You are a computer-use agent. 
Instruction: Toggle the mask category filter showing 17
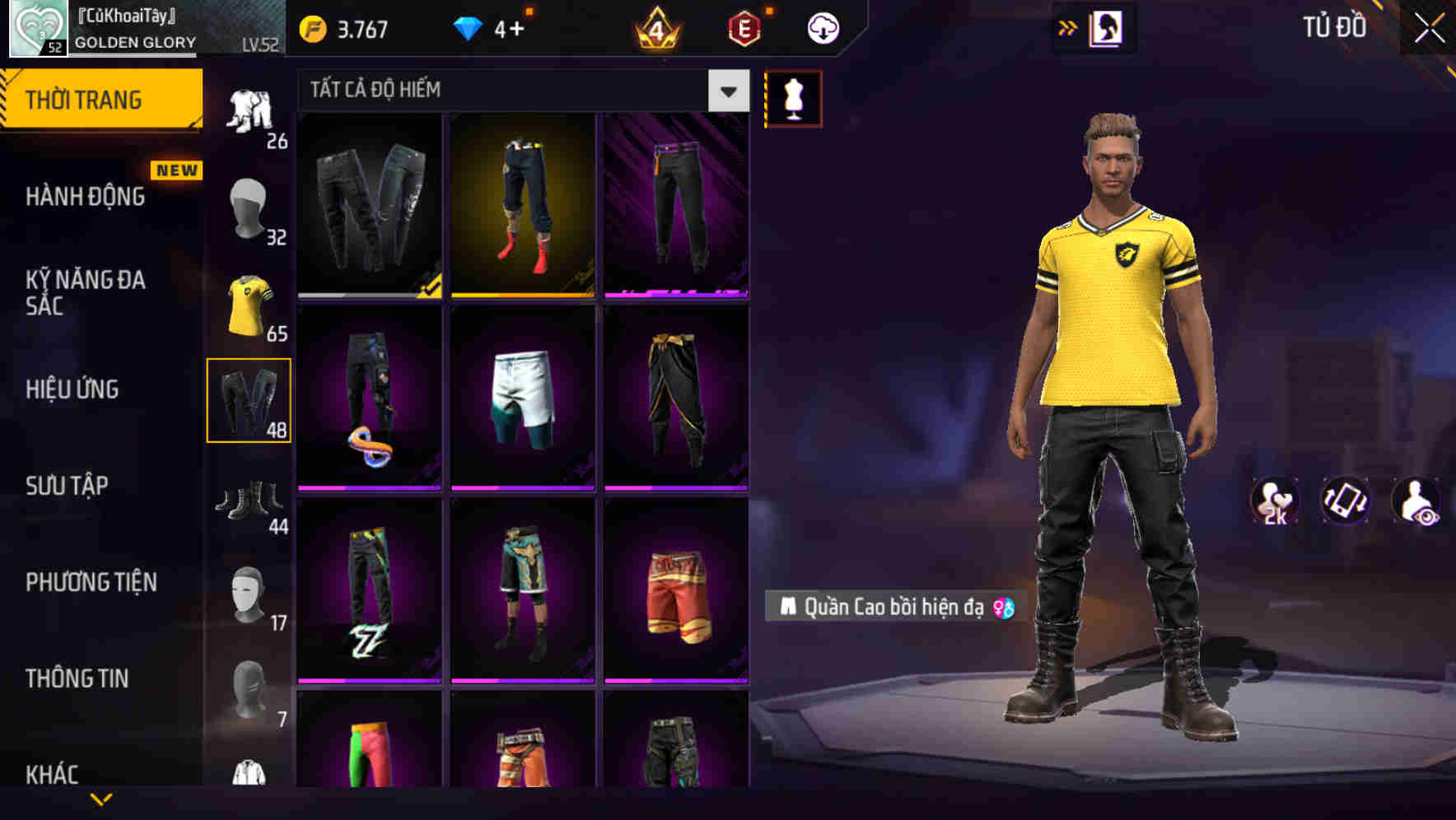[x=248, y=597]
